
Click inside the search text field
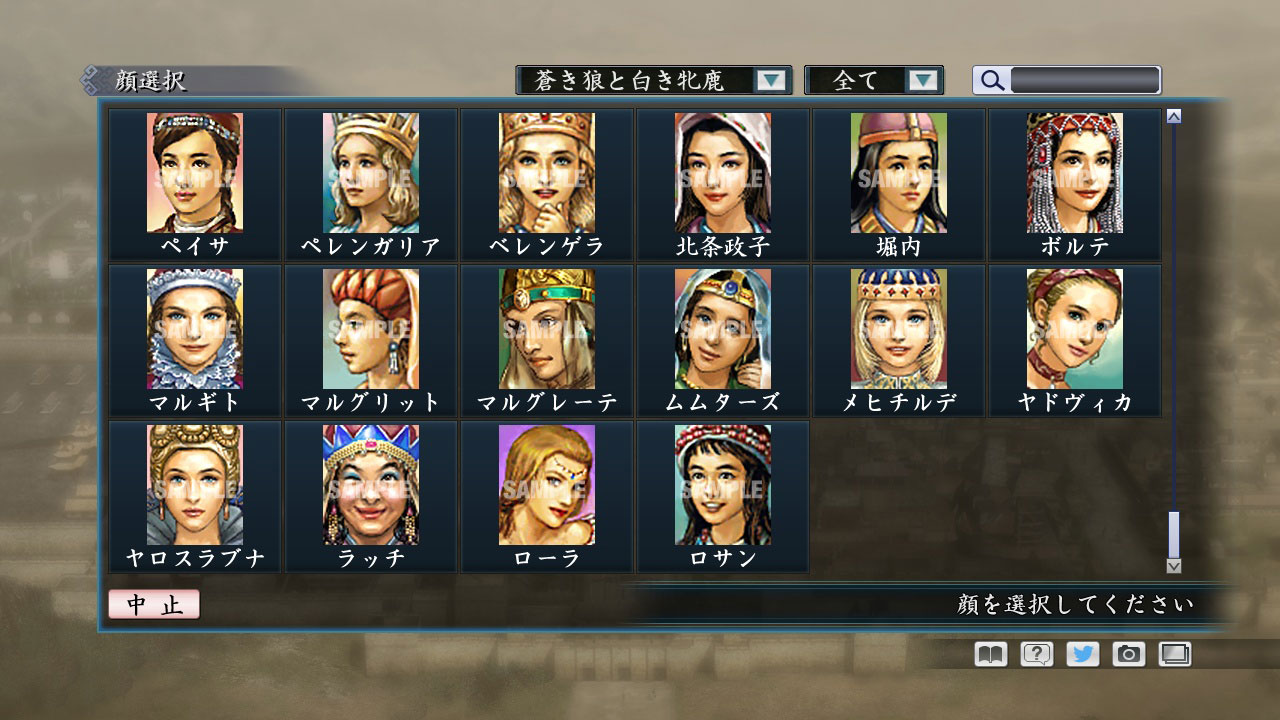click(1085, 80)
